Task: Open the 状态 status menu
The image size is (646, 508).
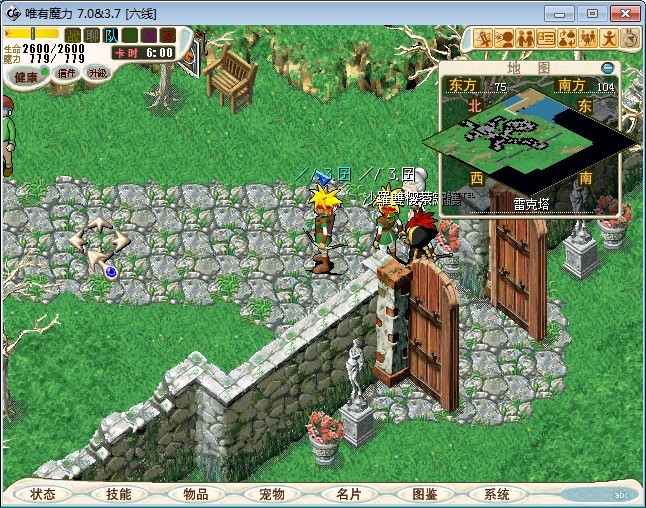Action: tap(44, 494)
